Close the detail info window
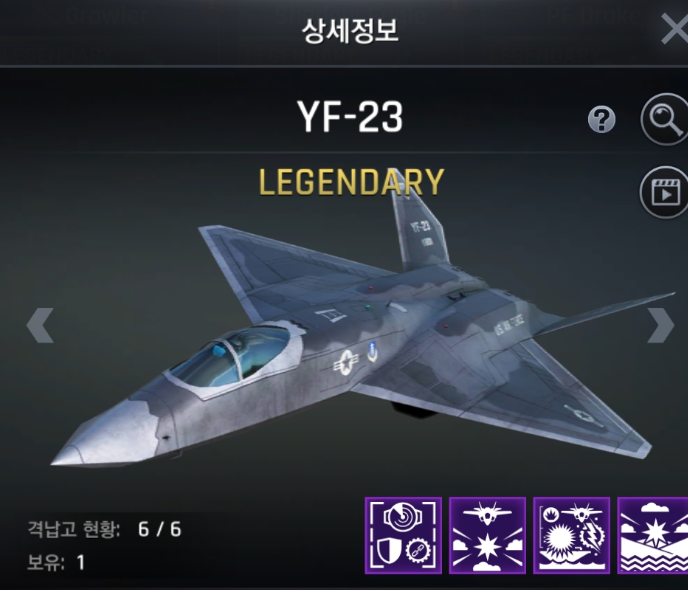Screen dimensions: 688x590 tap(674, 30)
